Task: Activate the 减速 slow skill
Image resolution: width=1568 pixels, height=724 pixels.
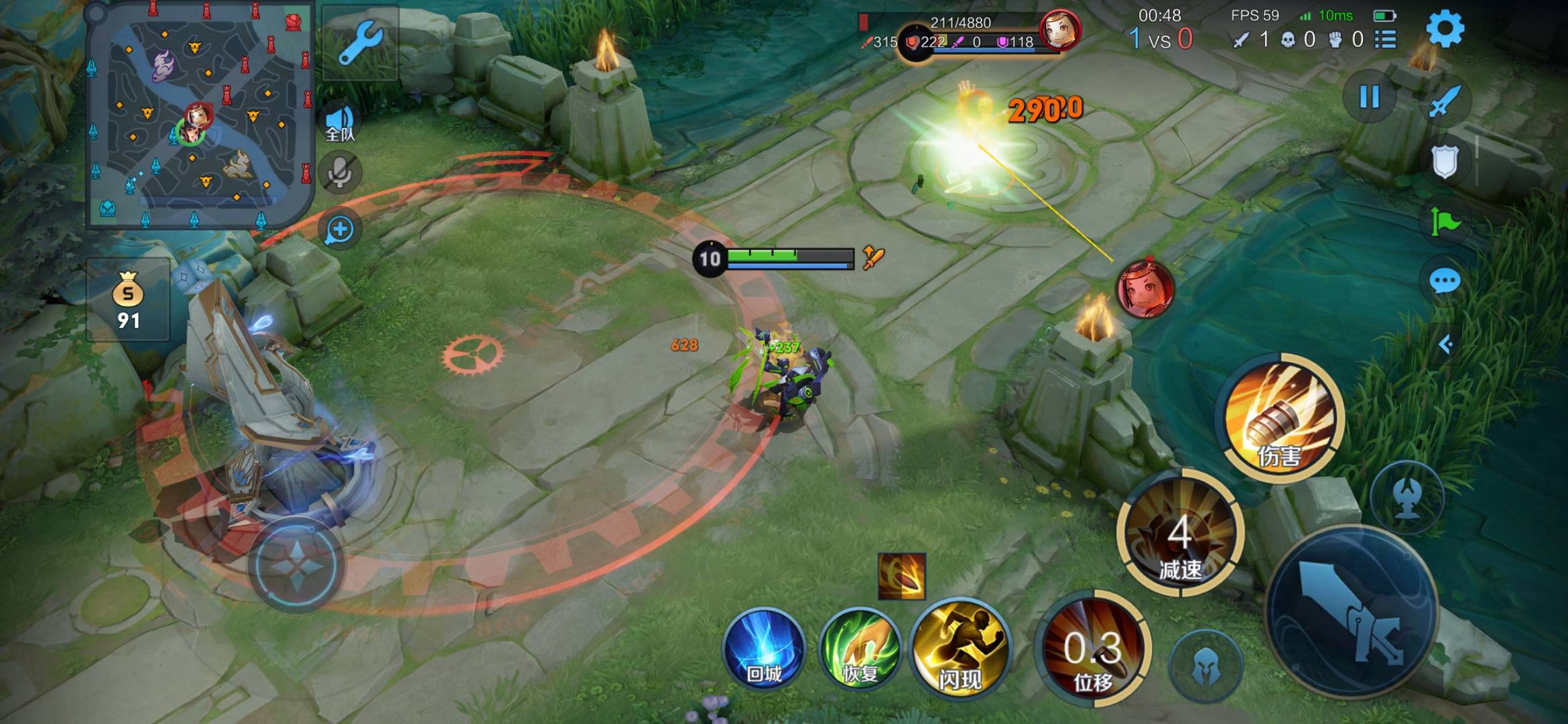Action: (x=1180, y=534)
